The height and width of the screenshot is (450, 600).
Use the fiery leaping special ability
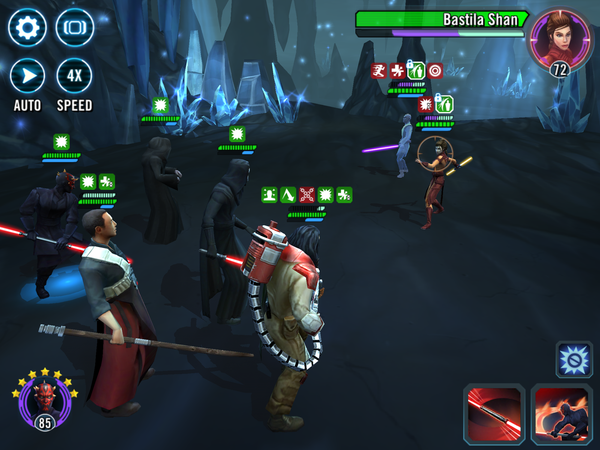(x=562, y=414)
